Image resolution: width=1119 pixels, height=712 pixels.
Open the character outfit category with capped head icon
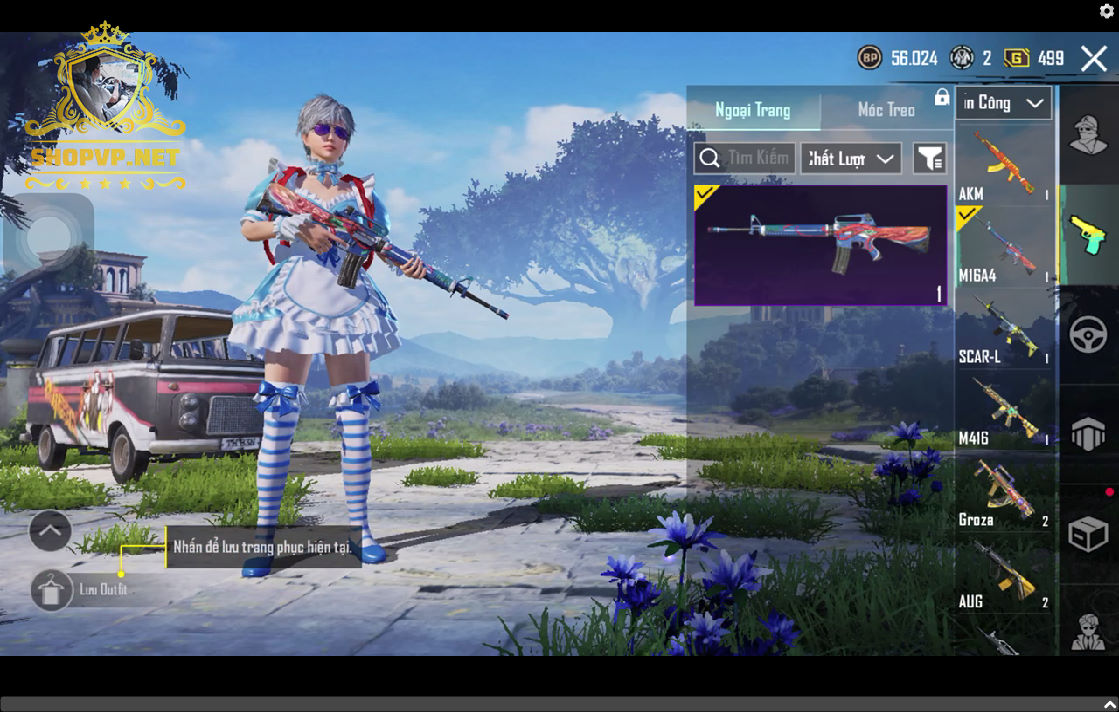point(1088,135)
